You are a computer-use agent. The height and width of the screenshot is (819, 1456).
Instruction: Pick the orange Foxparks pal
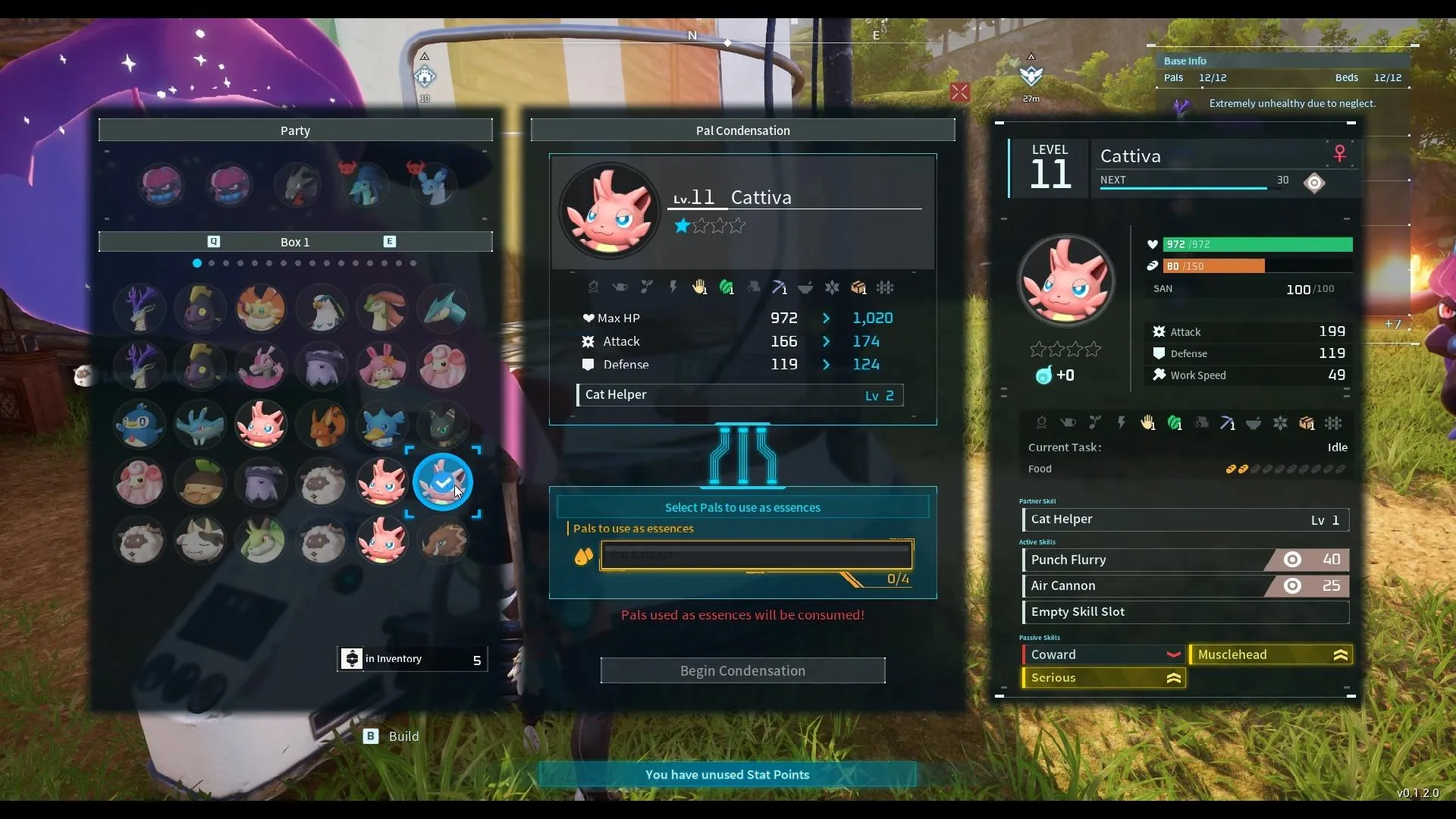322,425
